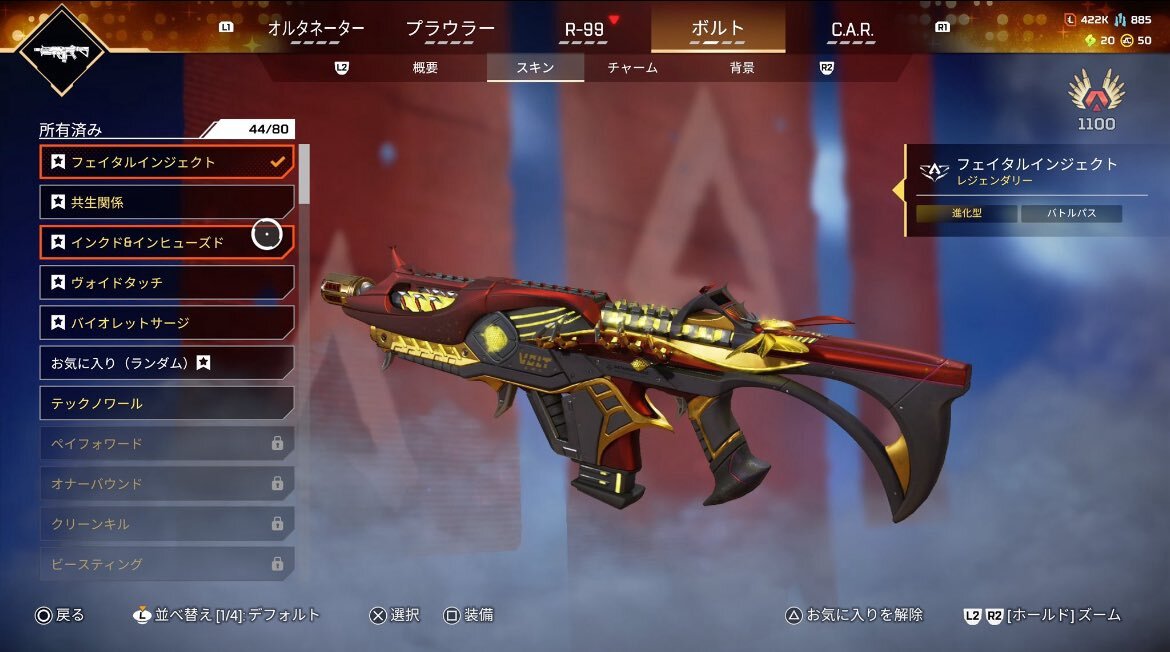Select the locked ペイフォワード skin

tap(167, 443)
